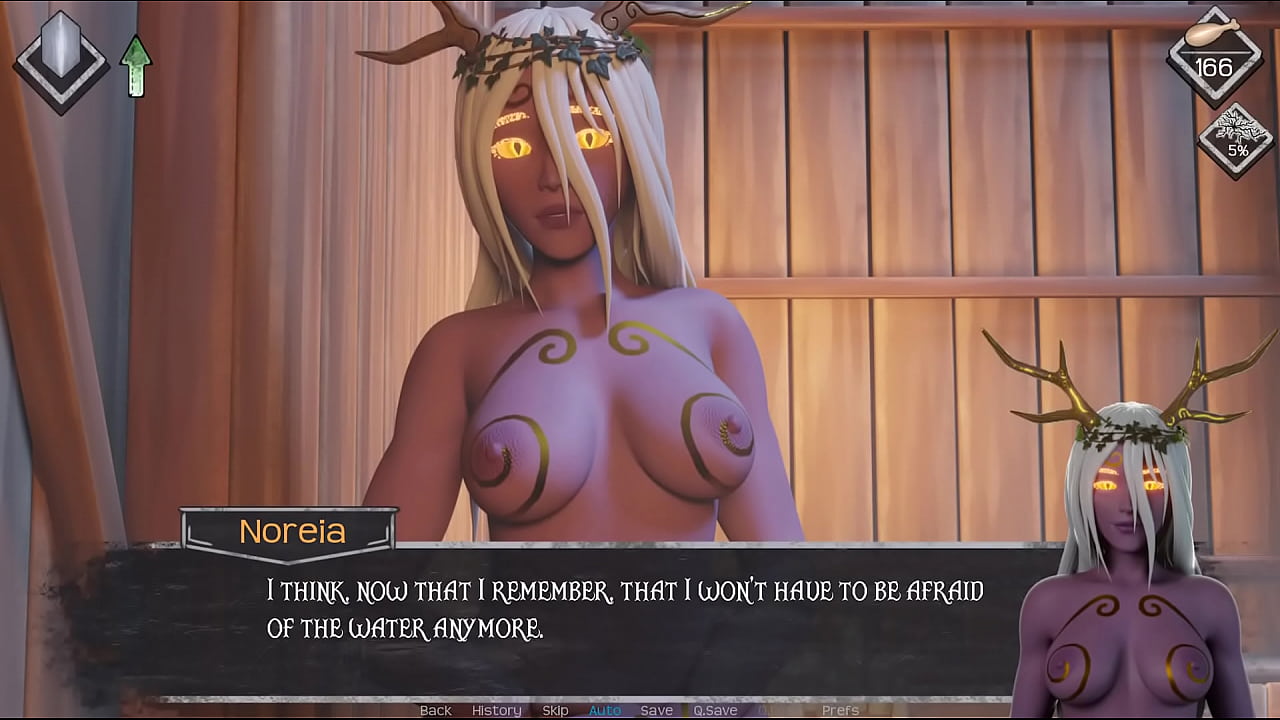Image resolution: width=1280 pixels, height=720 pixels.
Task: Quick save with Q.Save
Action: pyautogui.click(x=715, y=710)
